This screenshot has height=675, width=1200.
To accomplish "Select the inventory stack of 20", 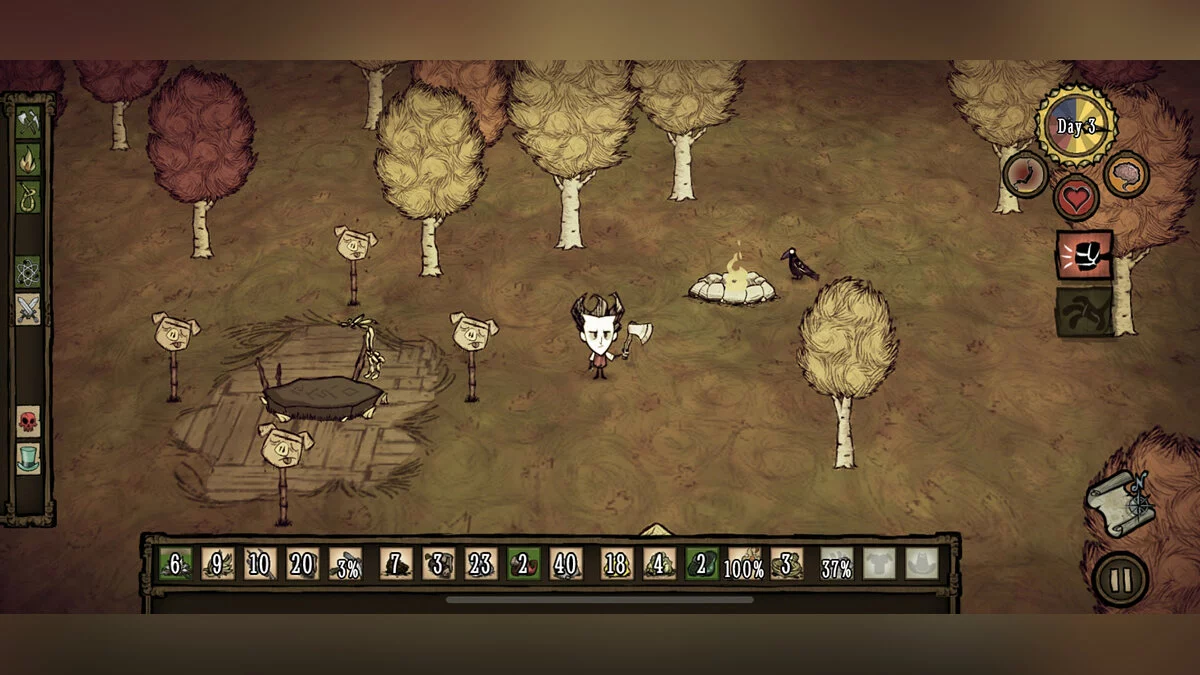I will 303,564.
